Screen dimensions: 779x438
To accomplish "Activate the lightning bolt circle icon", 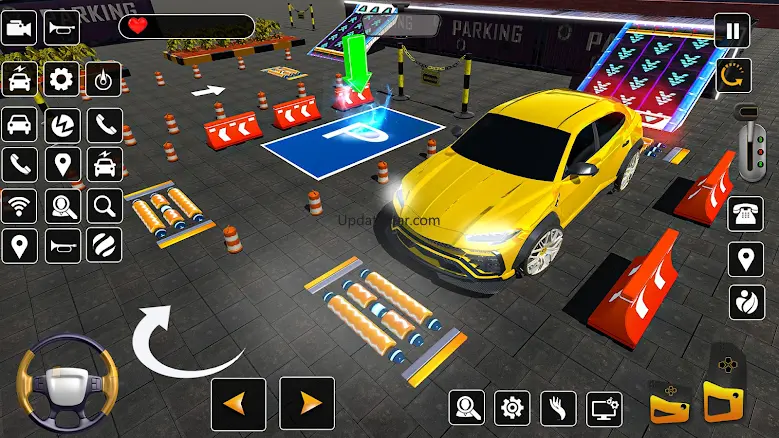I will (x=61, y=124).
